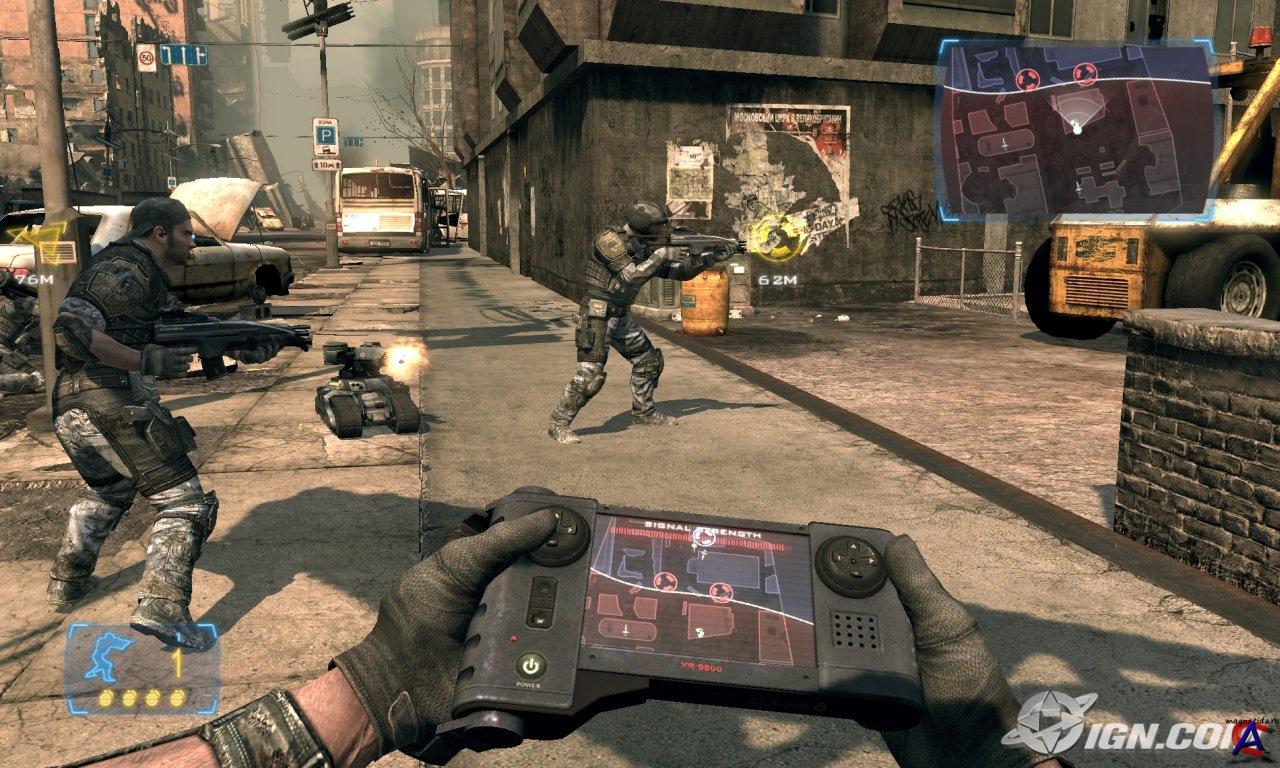The width and height of the screenshot is (1280, 768).
Task: Select the yellow objective marker labeled 76M
Action: (27, 238)
